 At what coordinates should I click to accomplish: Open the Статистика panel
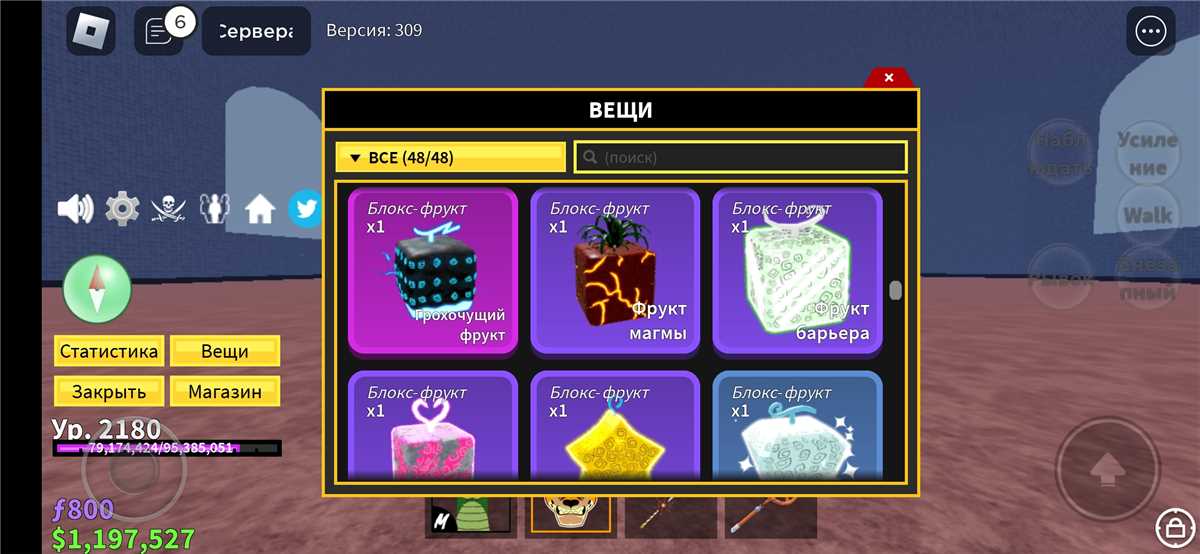tap(108, 352)
